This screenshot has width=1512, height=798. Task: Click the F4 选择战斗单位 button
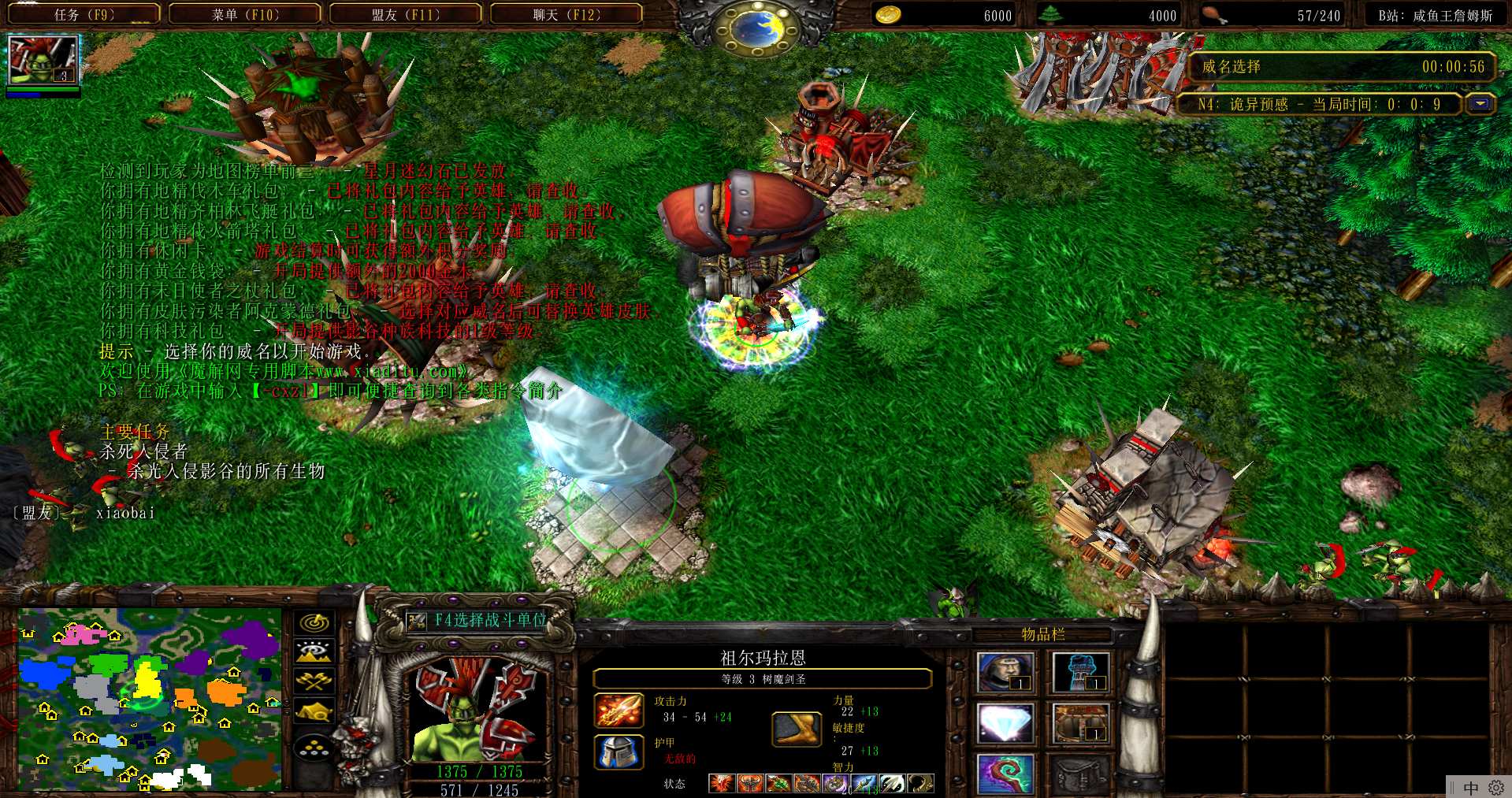(x=478, y=621)
